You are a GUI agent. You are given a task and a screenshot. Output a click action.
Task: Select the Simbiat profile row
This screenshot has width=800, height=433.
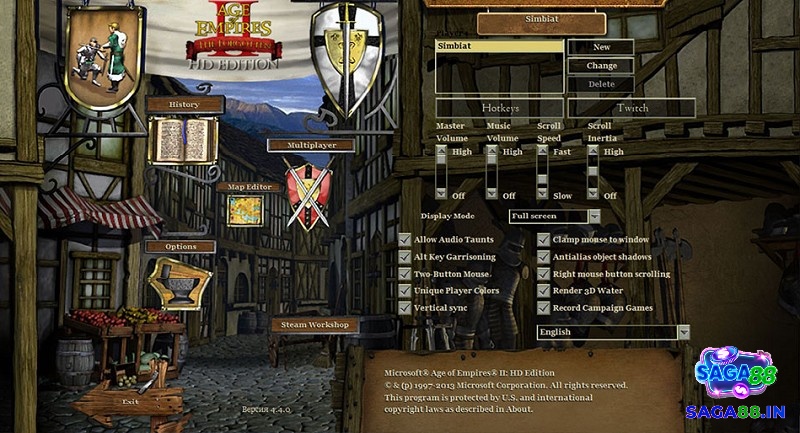point(500,46)
